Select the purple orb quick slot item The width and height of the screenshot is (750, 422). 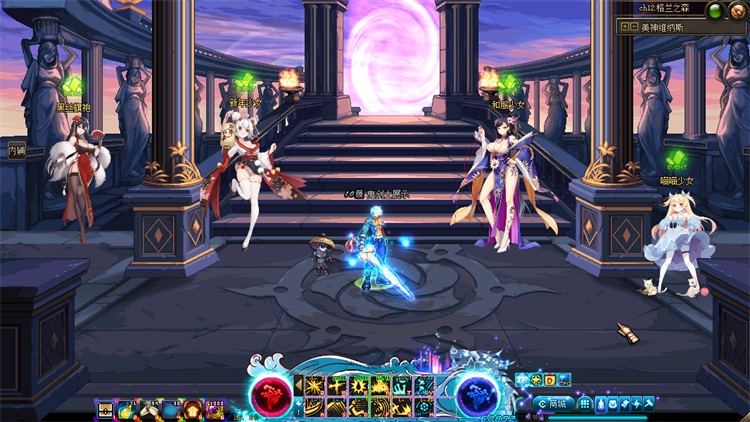click(214, 408)
